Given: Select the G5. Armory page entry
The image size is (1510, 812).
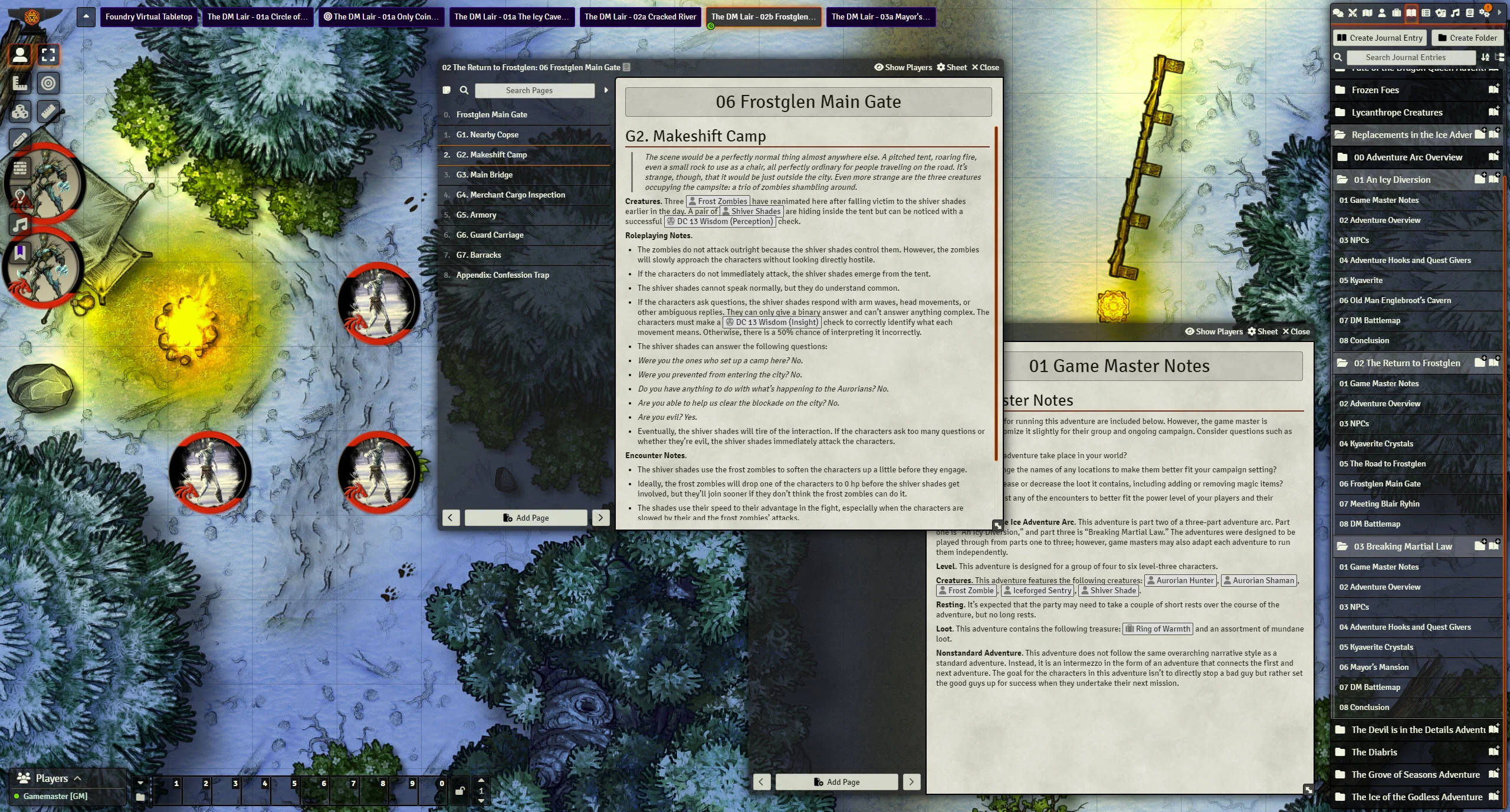Looking at the screenshot, I should click(x=475, y=215).
